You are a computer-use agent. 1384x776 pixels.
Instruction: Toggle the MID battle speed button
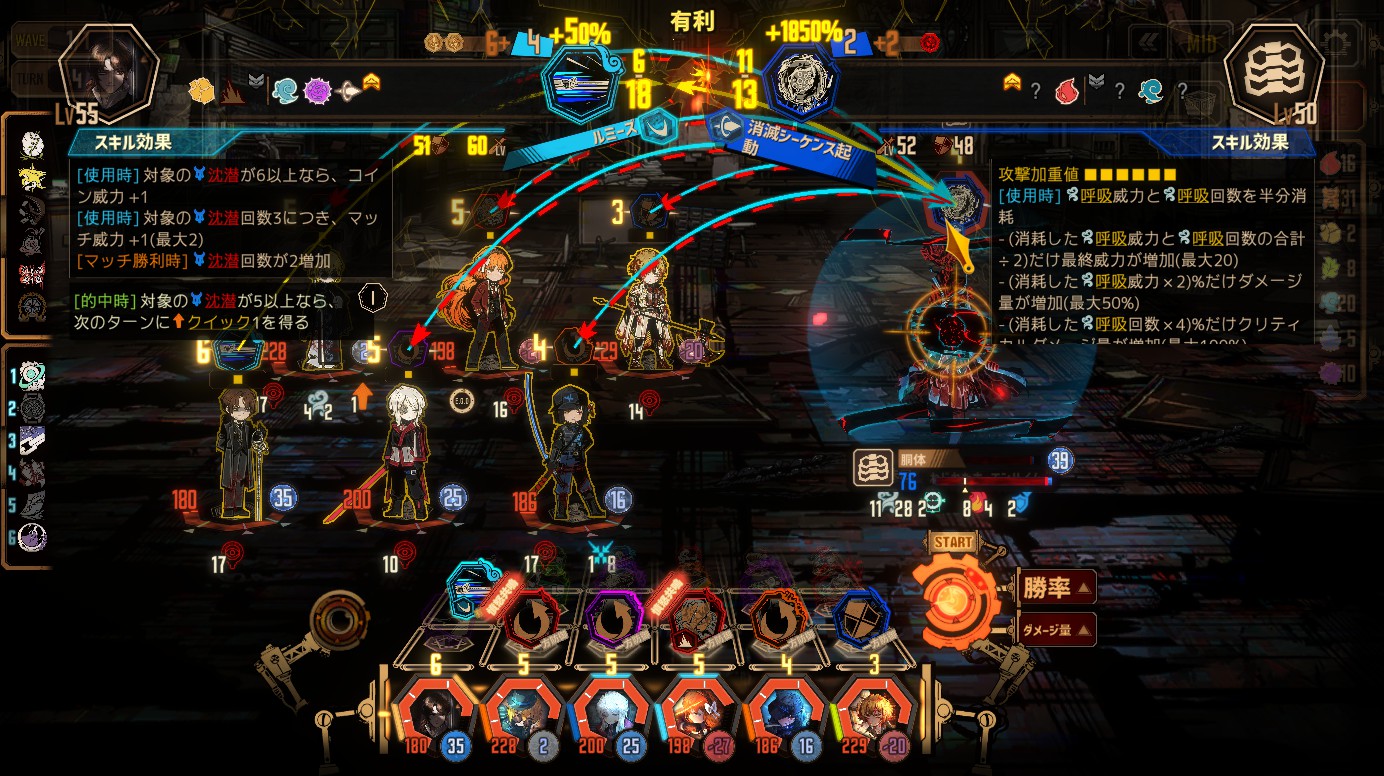click(x=1200, y=43)
